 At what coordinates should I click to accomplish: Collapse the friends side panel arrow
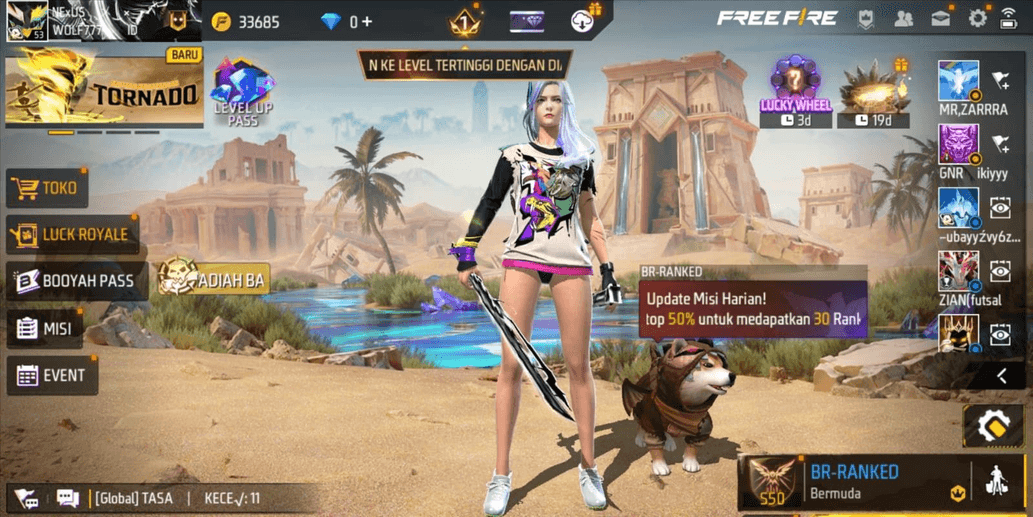point(1002,376)
